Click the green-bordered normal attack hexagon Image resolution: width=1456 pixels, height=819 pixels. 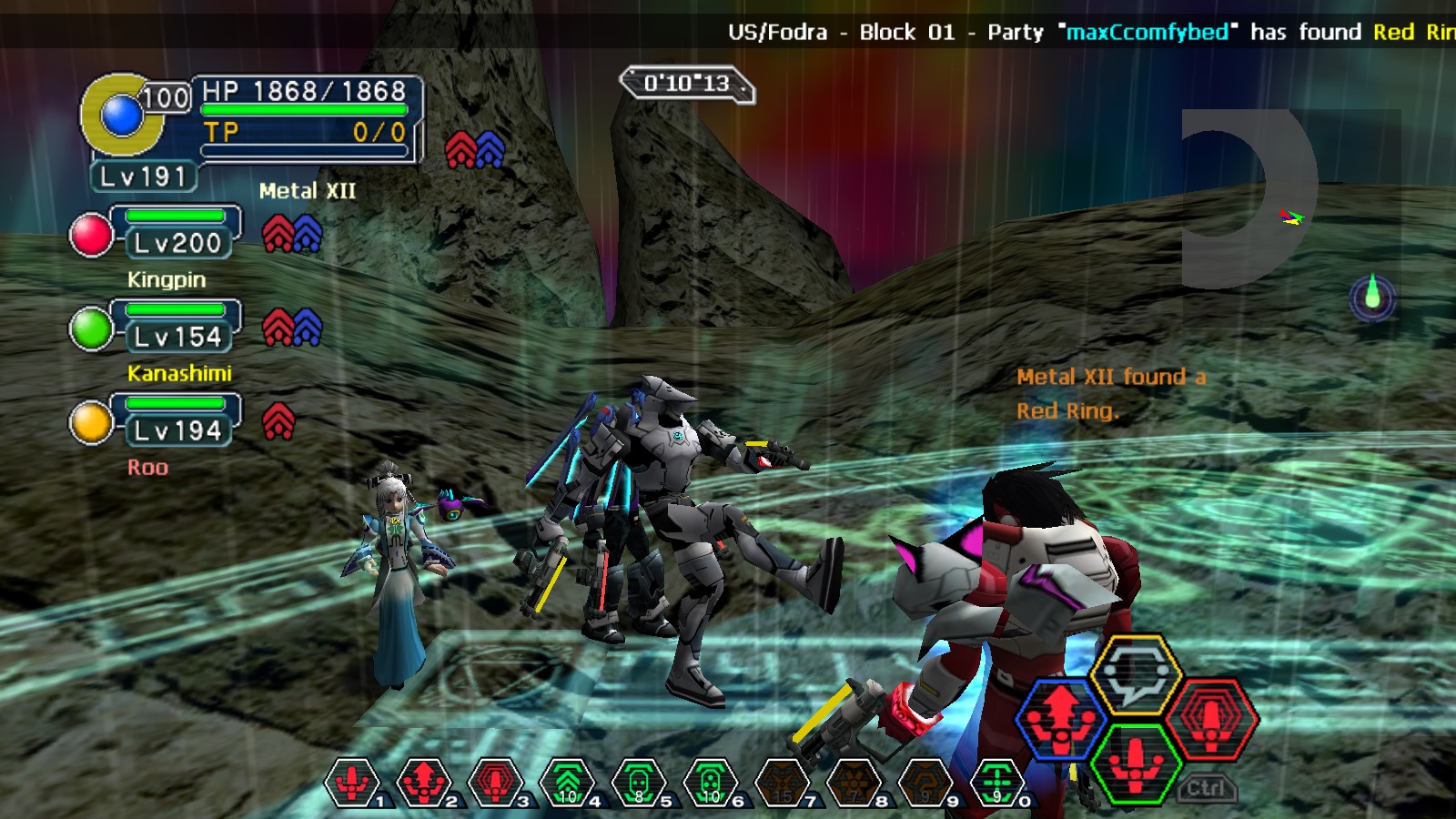[x=1135, y=763]
